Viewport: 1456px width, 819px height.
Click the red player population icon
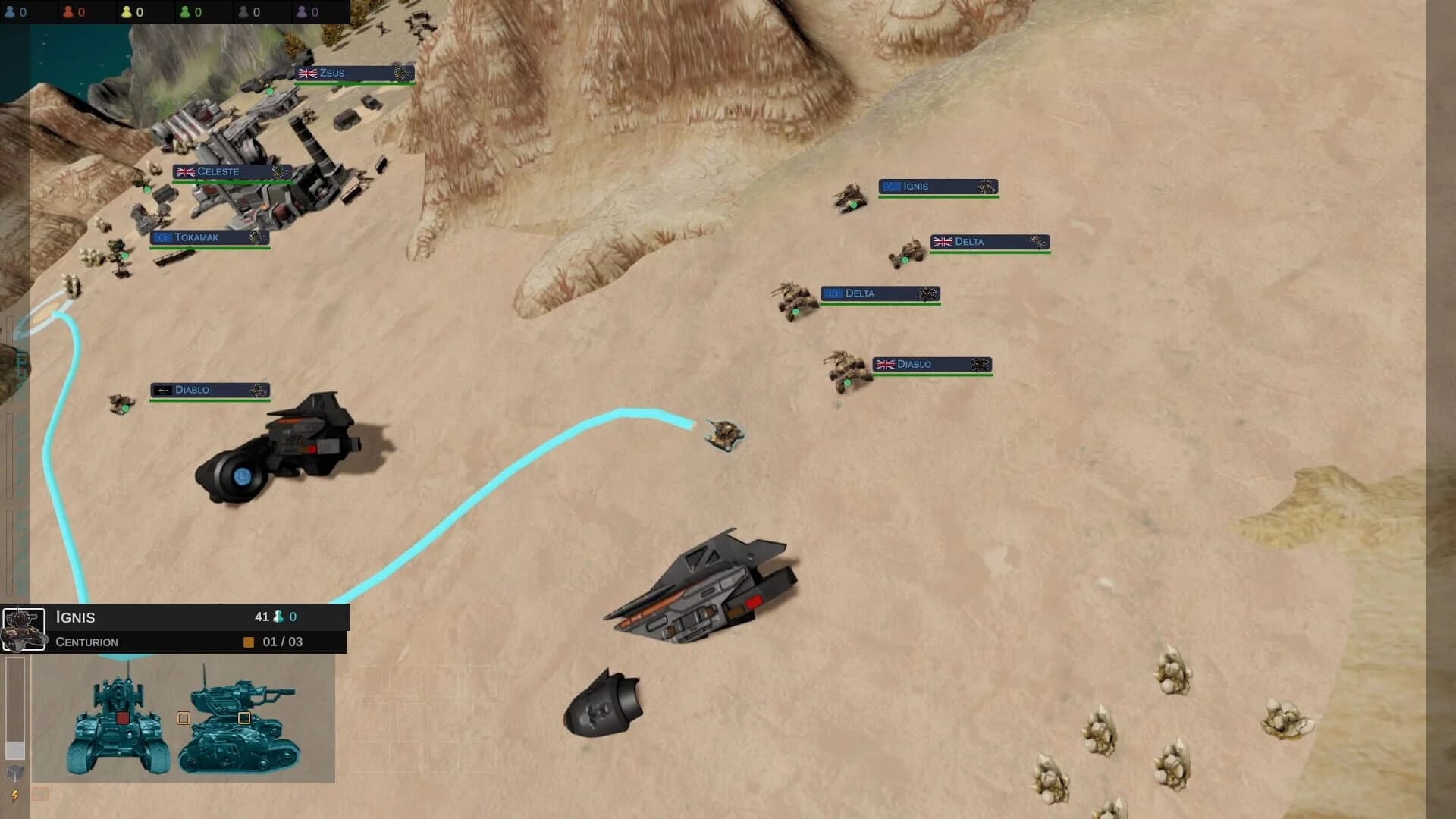(x=69, y=12)
